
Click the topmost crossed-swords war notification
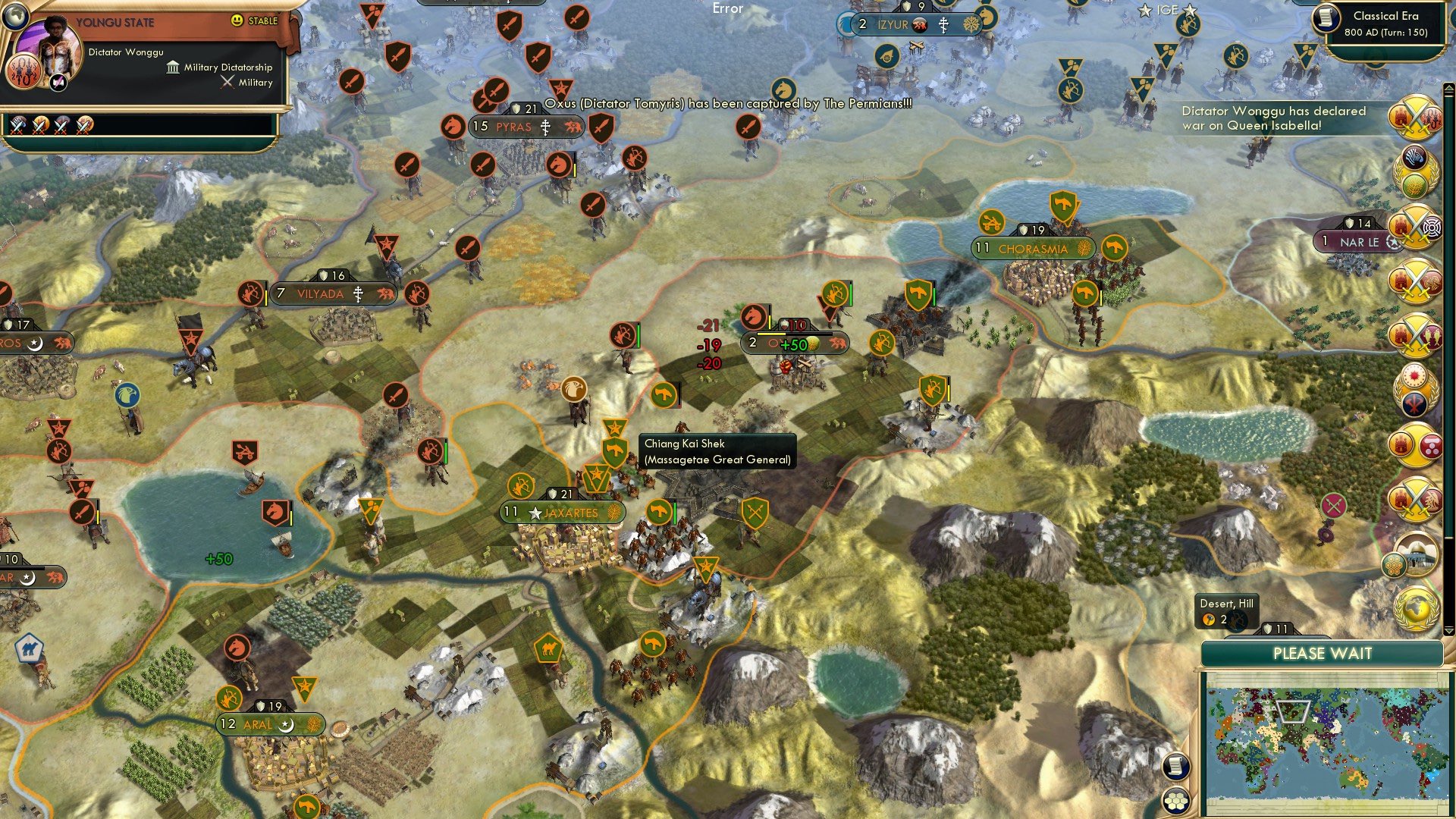coord(1414,118)
